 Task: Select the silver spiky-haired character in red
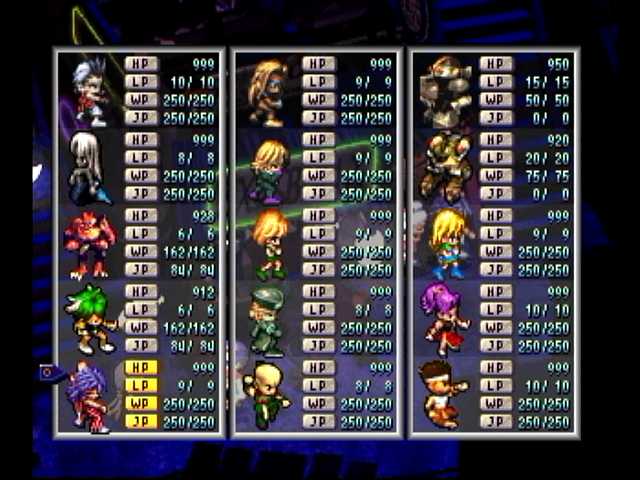coord(90,91)
